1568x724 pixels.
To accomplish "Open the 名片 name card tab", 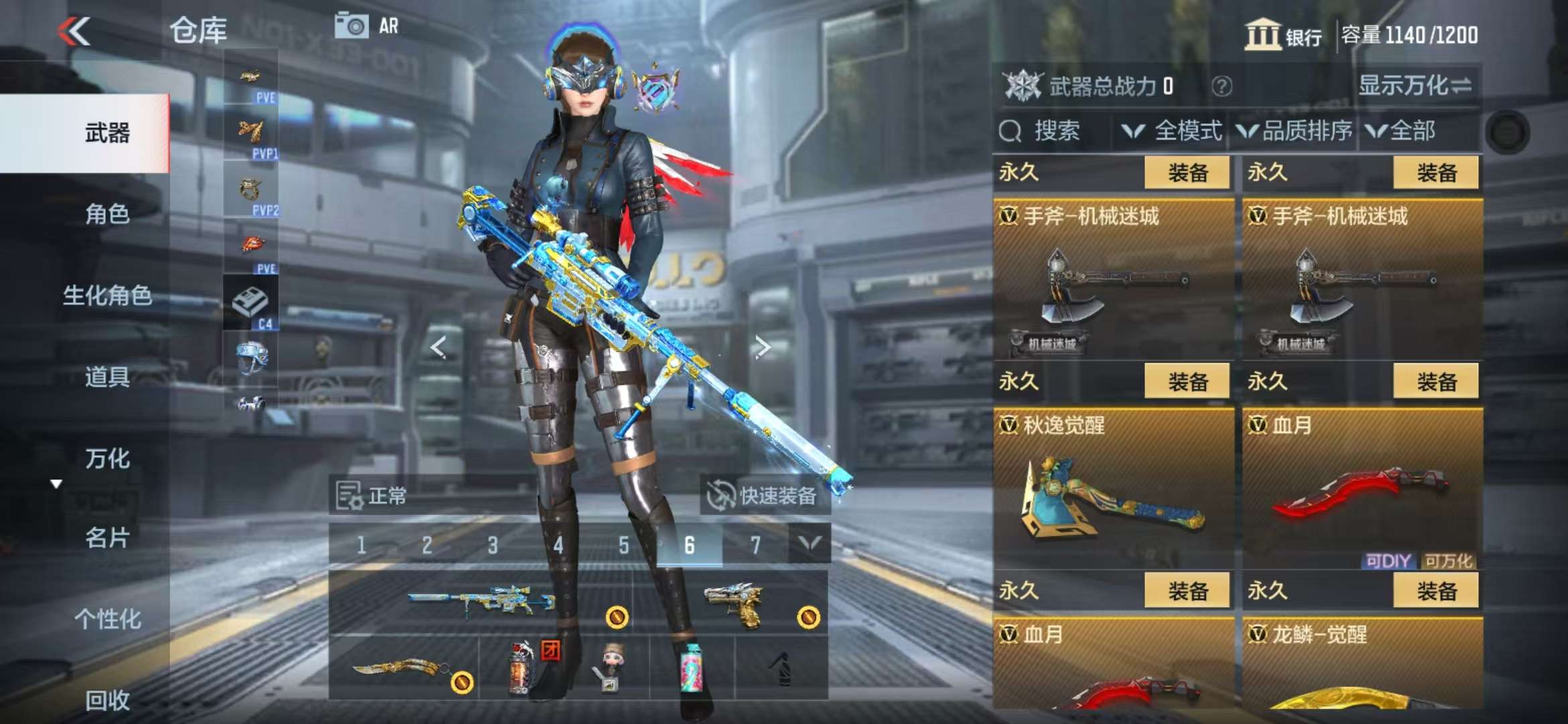I will [107, 538].
